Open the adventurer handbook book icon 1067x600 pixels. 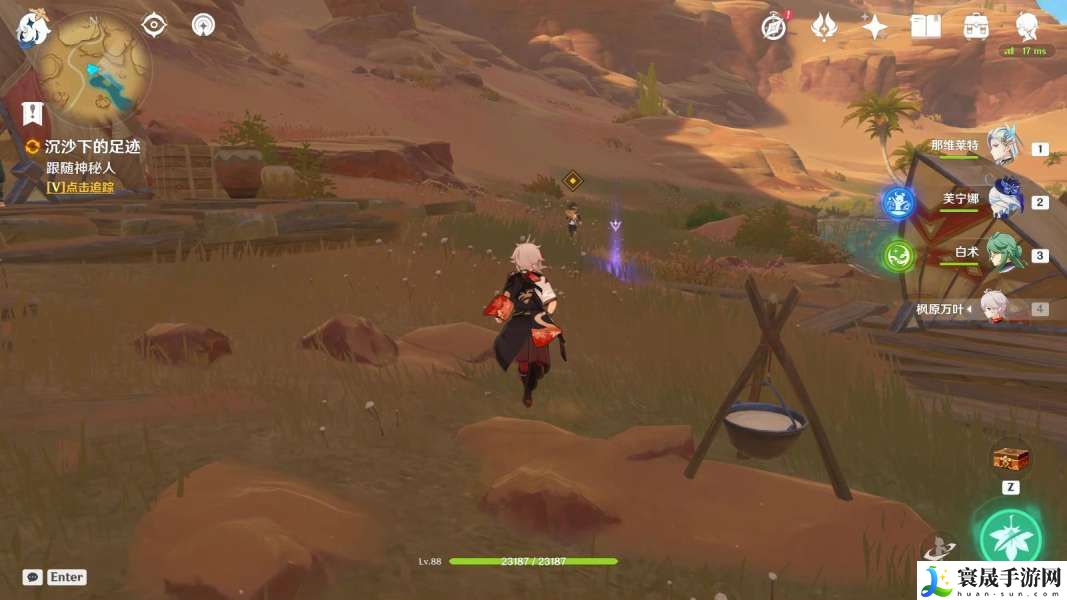925,27
